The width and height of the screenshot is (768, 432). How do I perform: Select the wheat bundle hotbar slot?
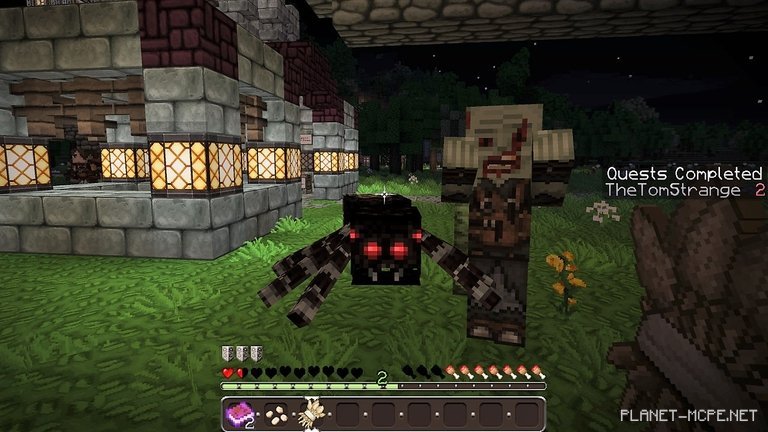coord(312,413)
